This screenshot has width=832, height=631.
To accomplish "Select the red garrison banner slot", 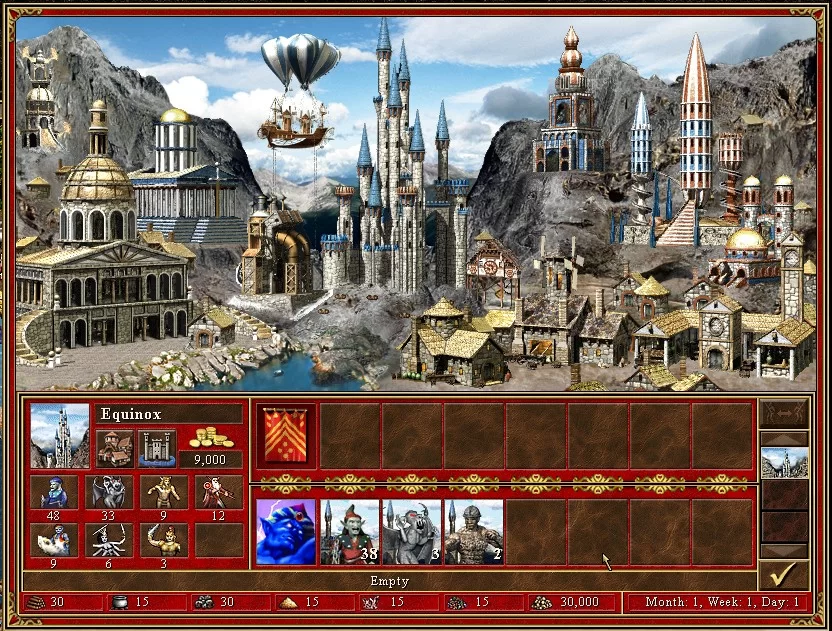I will (x=285, y=435).
